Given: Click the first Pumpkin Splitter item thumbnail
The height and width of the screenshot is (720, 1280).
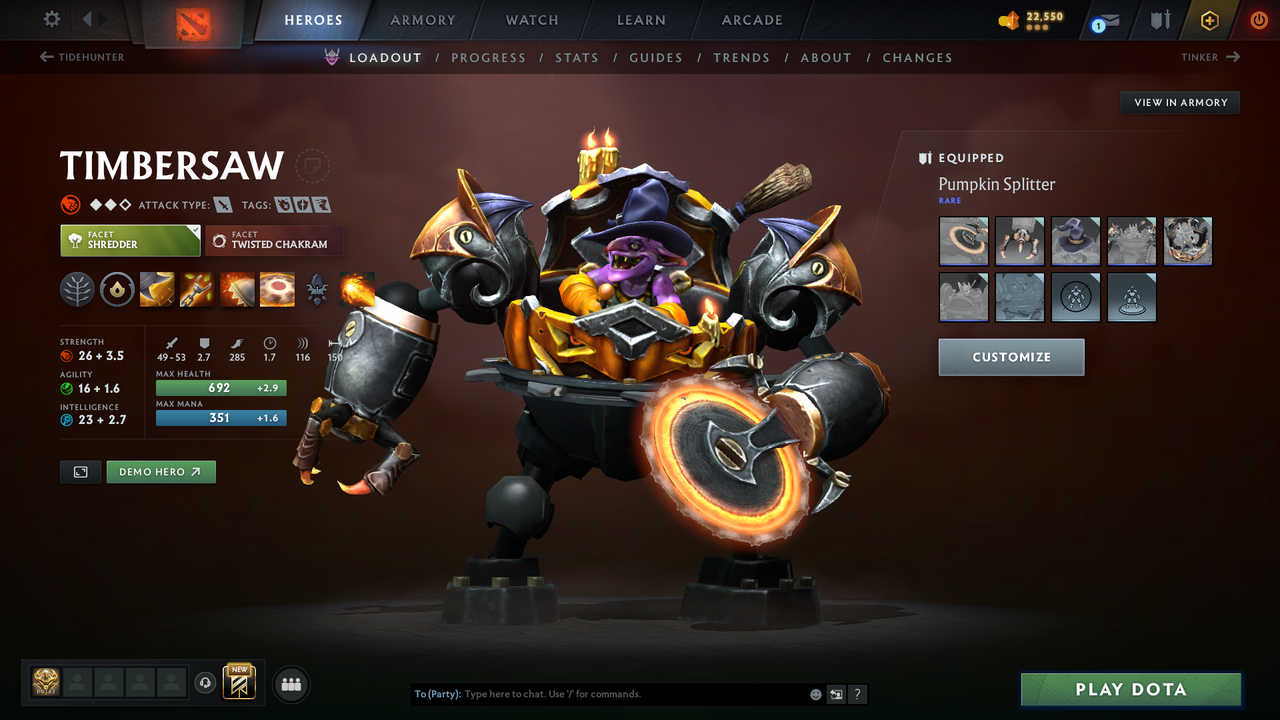Looking at the screenshot, I should click(963, 240).
